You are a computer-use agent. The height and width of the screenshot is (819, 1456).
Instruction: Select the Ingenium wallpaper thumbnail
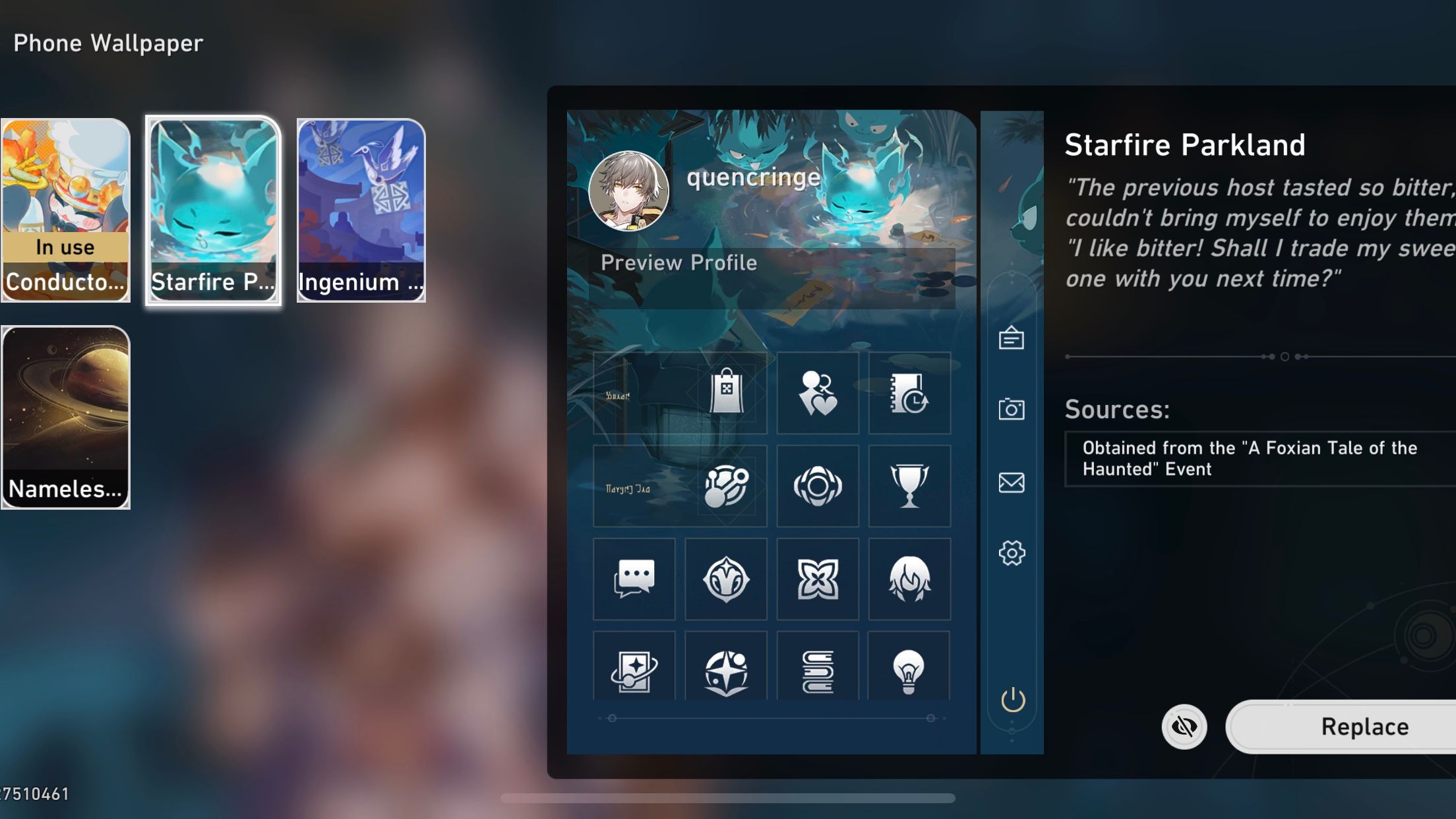point(361,210)
